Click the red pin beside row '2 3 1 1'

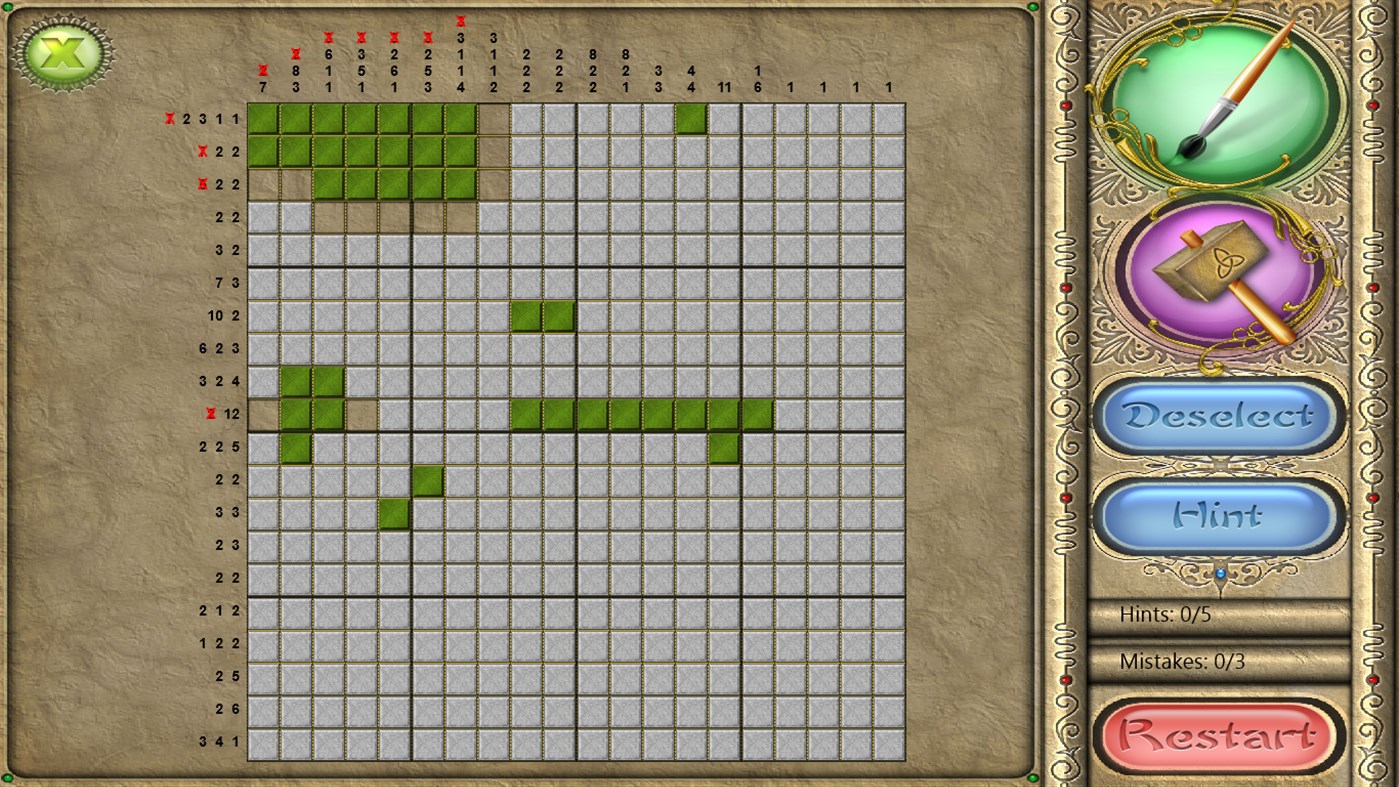[169, 119]
